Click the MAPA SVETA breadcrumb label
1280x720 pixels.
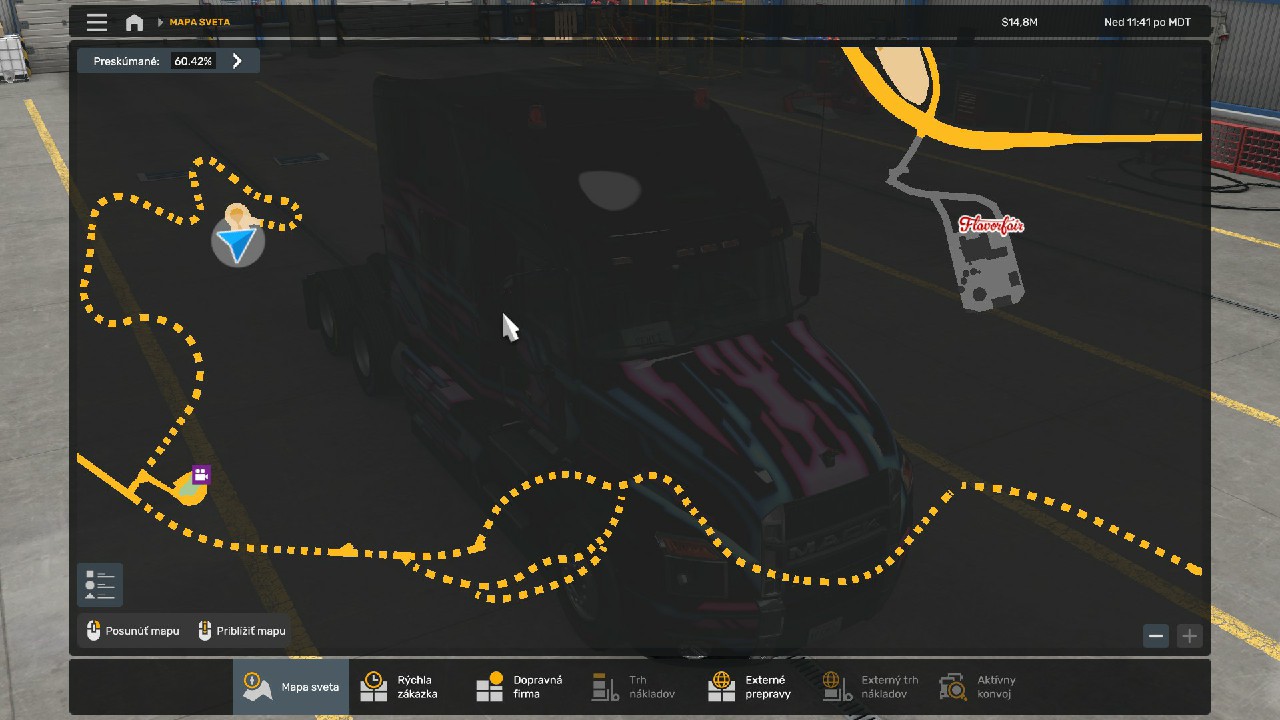198,21
